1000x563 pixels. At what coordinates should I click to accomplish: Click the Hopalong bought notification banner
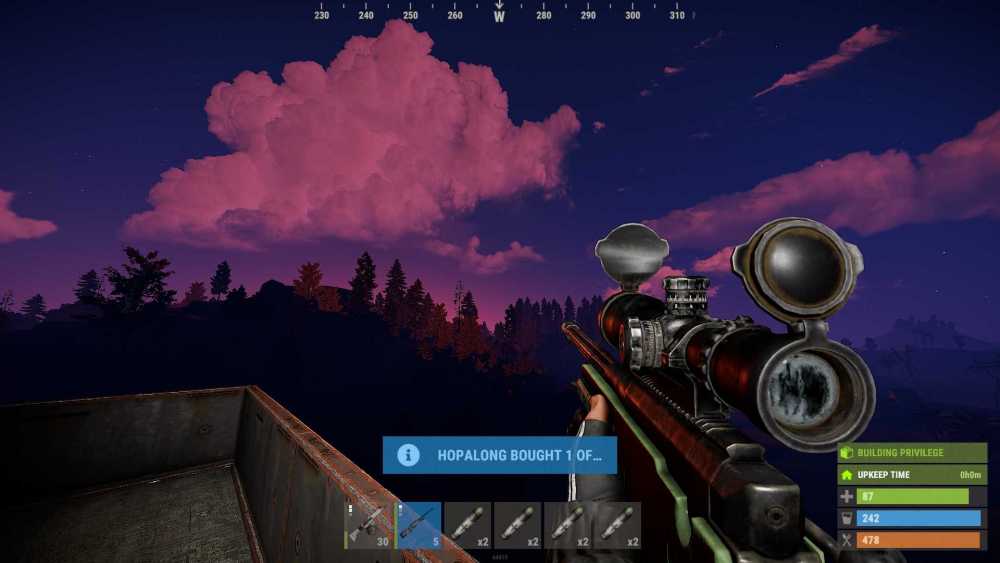pos(499,455)
